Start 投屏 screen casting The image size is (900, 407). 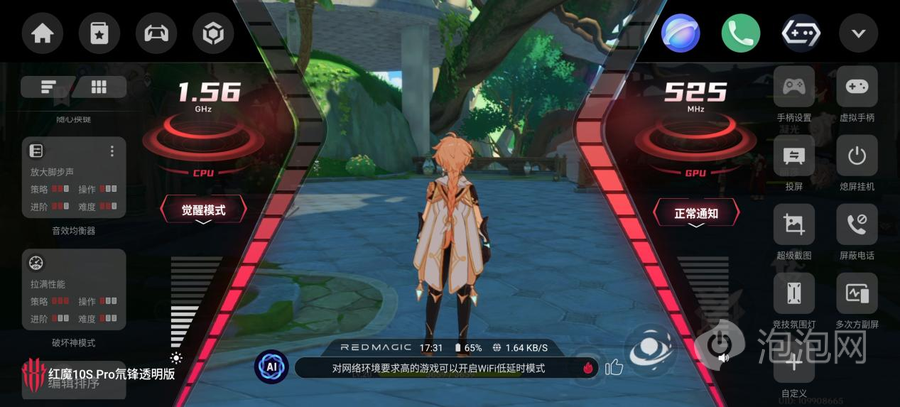(795, 156)
